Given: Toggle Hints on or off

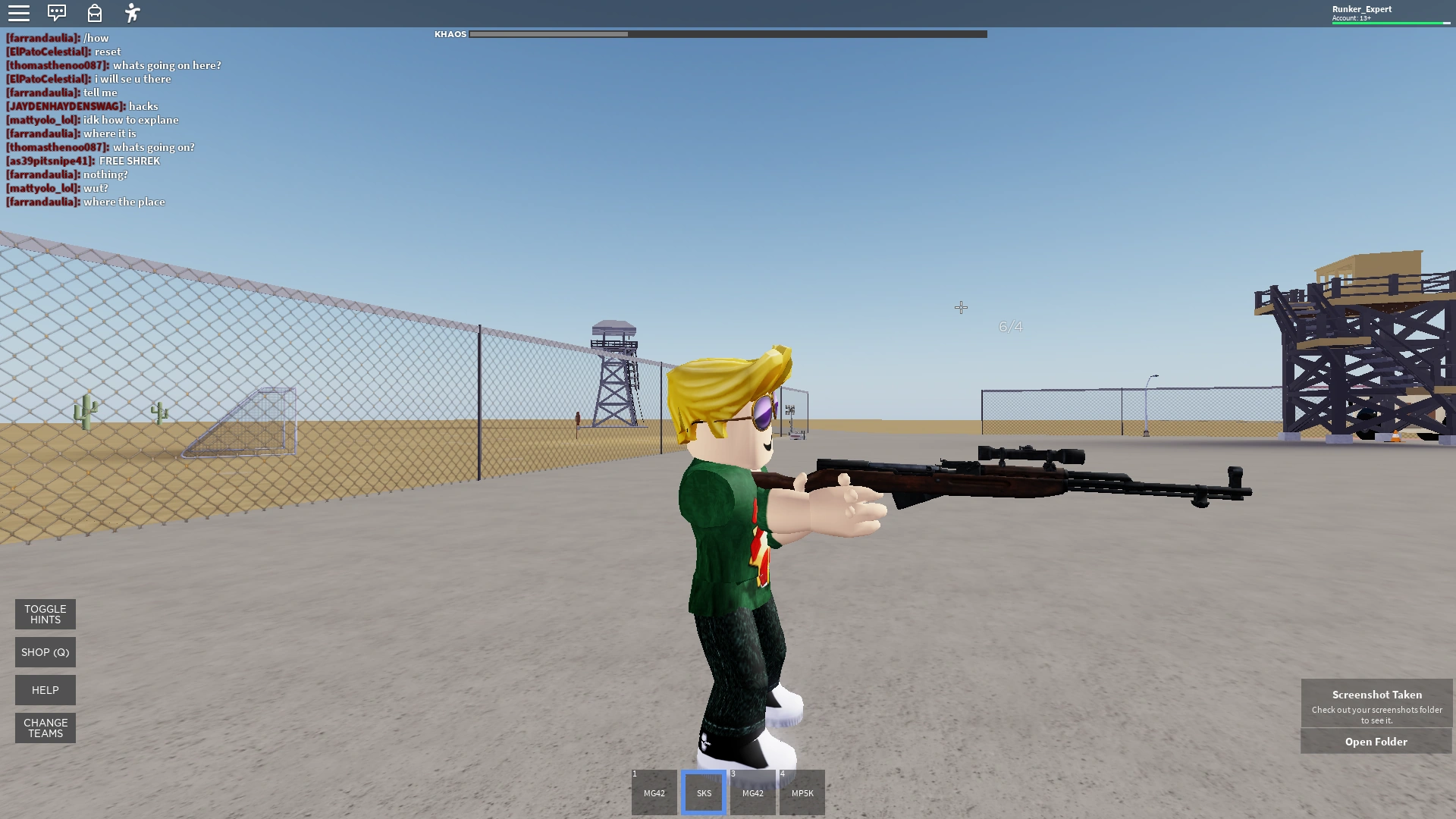Looking at the screenshot, I should [45, 613].
